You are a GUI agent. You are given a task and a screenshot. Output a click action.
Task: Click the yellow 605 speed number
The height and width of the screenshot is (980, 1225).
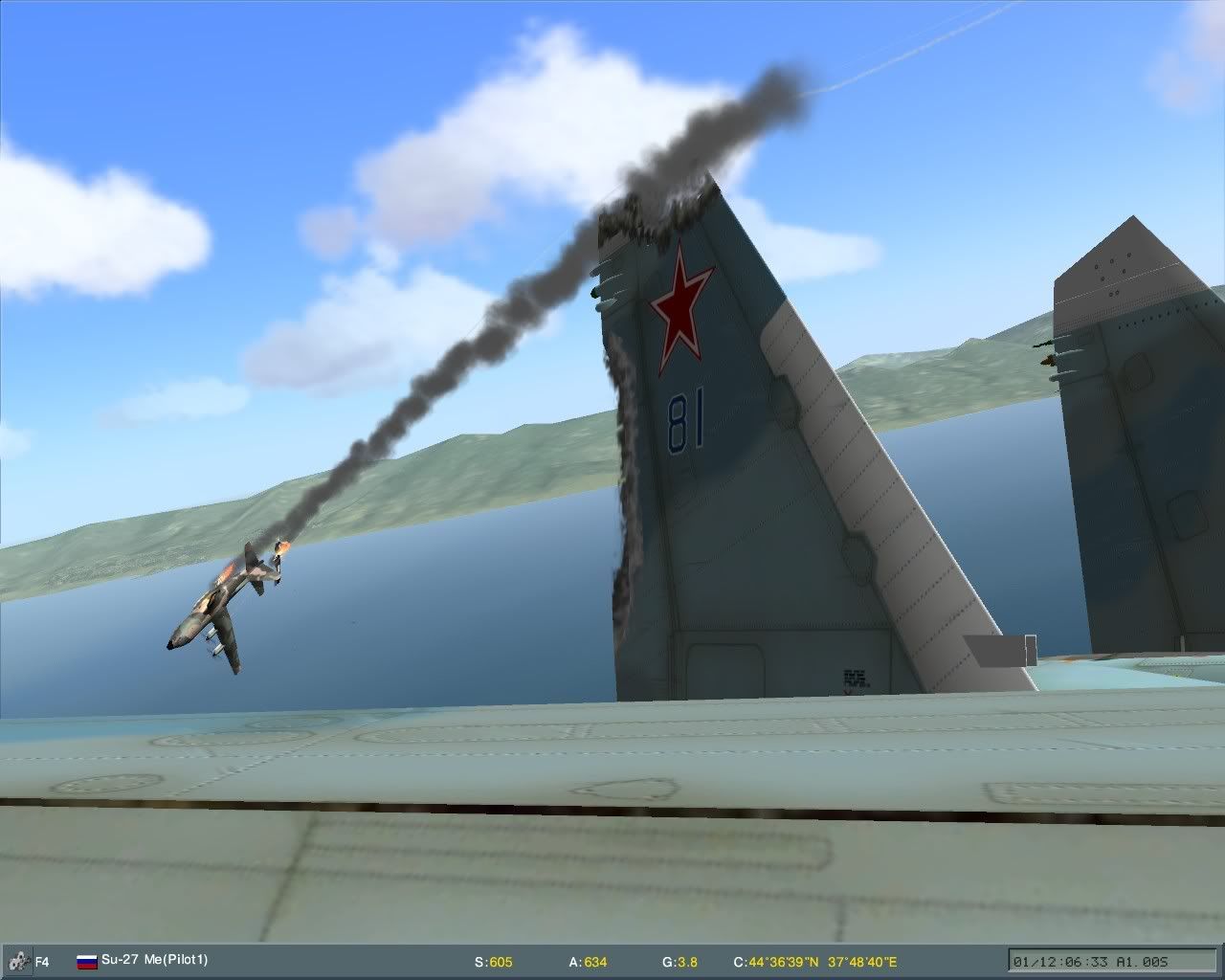tap(501, 963)
